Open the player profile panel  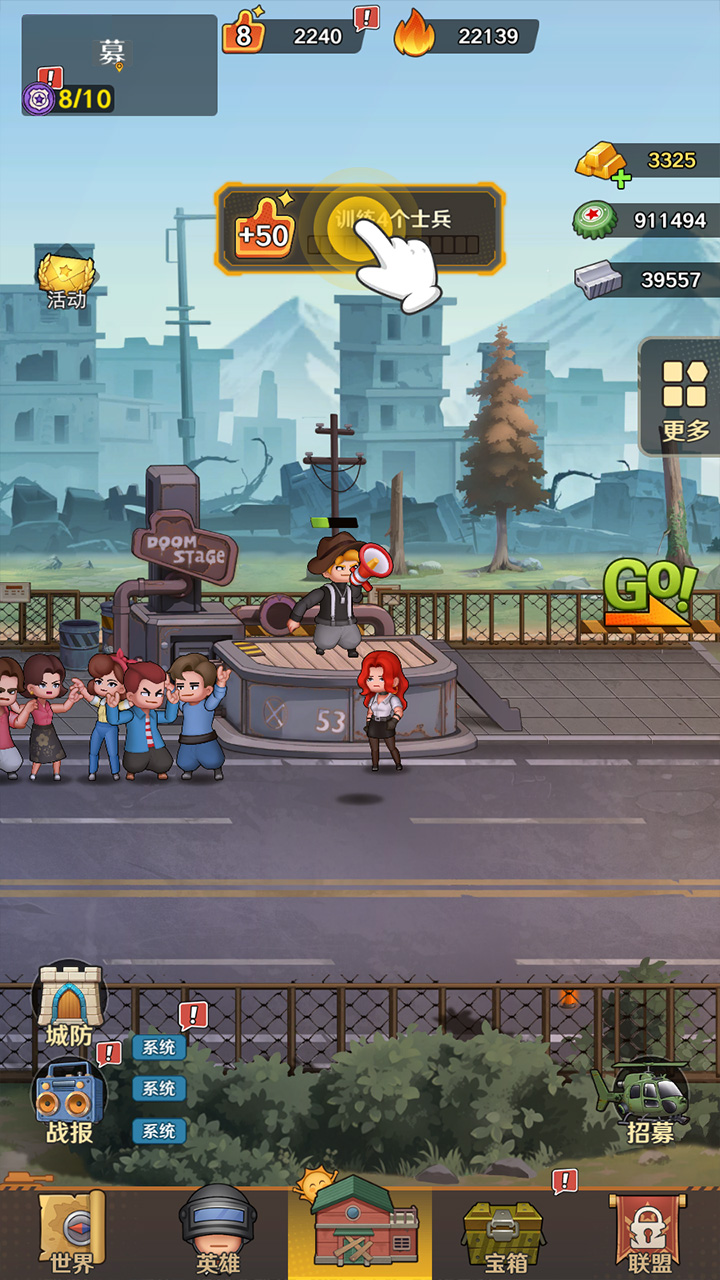tap(119, 65)
